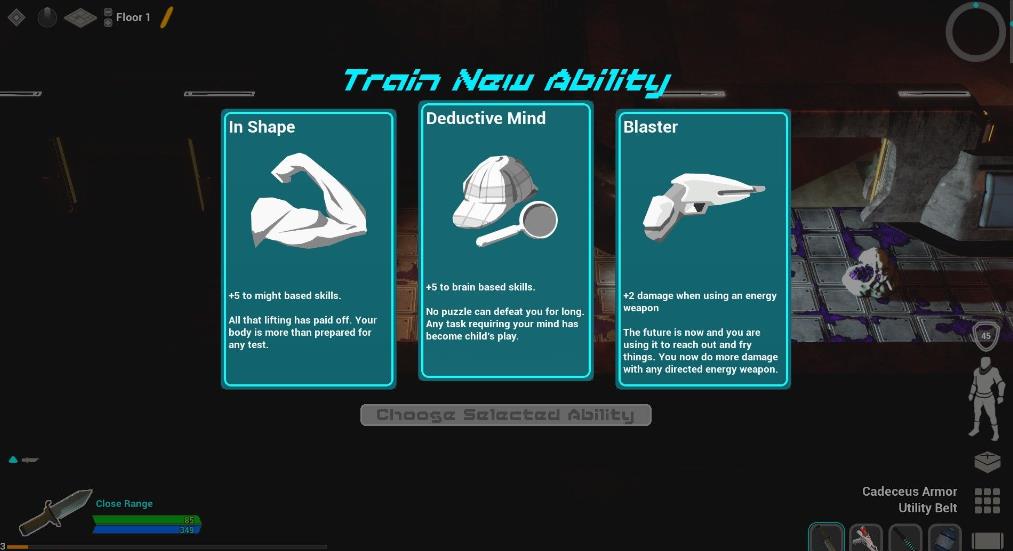Select the blue canister hotbar slot
The width and height of the screenshot is (1013, 551).
[x=944, y=538]
